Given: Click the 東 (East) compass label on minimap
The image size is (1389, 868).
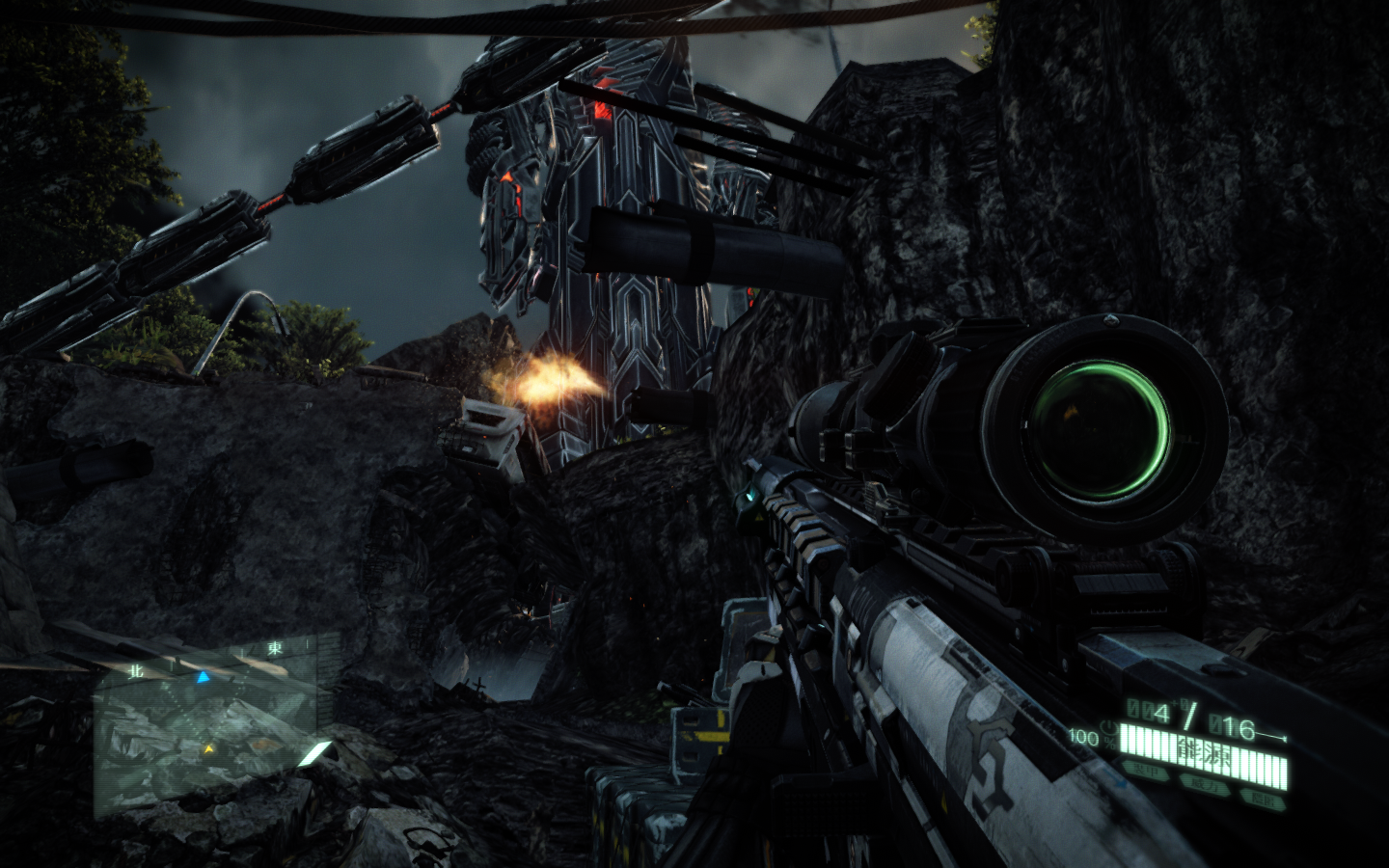Looking at the screenshot, I should coord(276,647).
